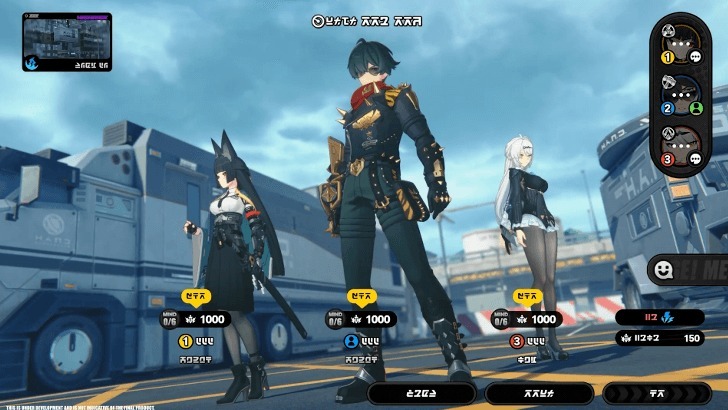
Task: Click the chevron-patterned button at bottom right
Action: click(657, 394)
